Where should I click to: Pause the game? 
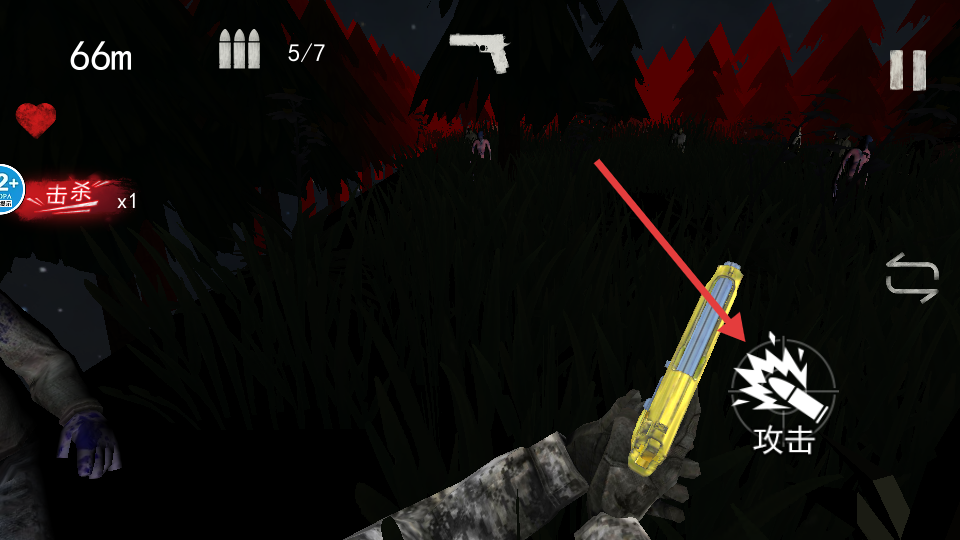pyautogui.click(x=907, y=70)
